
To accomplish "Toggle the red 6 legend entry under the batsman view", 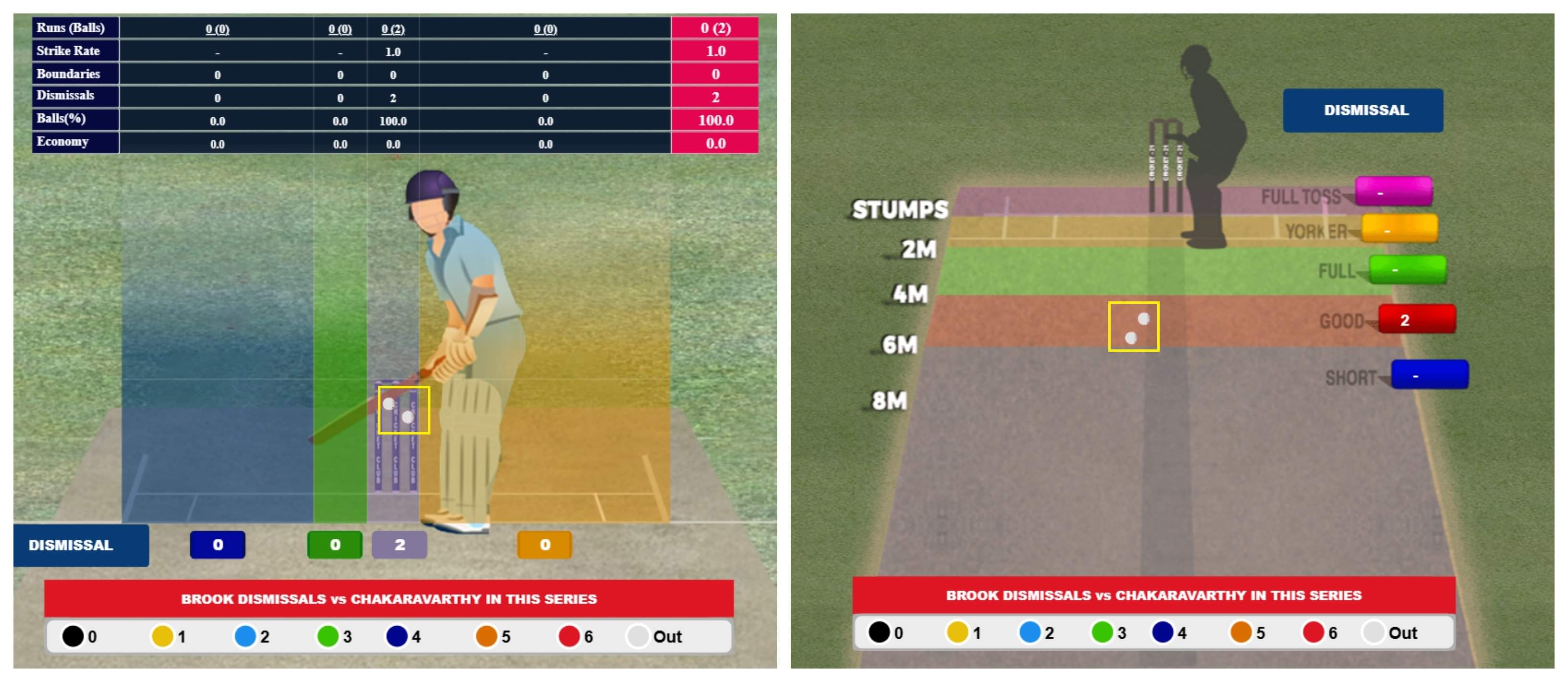I will click(575, 636).
